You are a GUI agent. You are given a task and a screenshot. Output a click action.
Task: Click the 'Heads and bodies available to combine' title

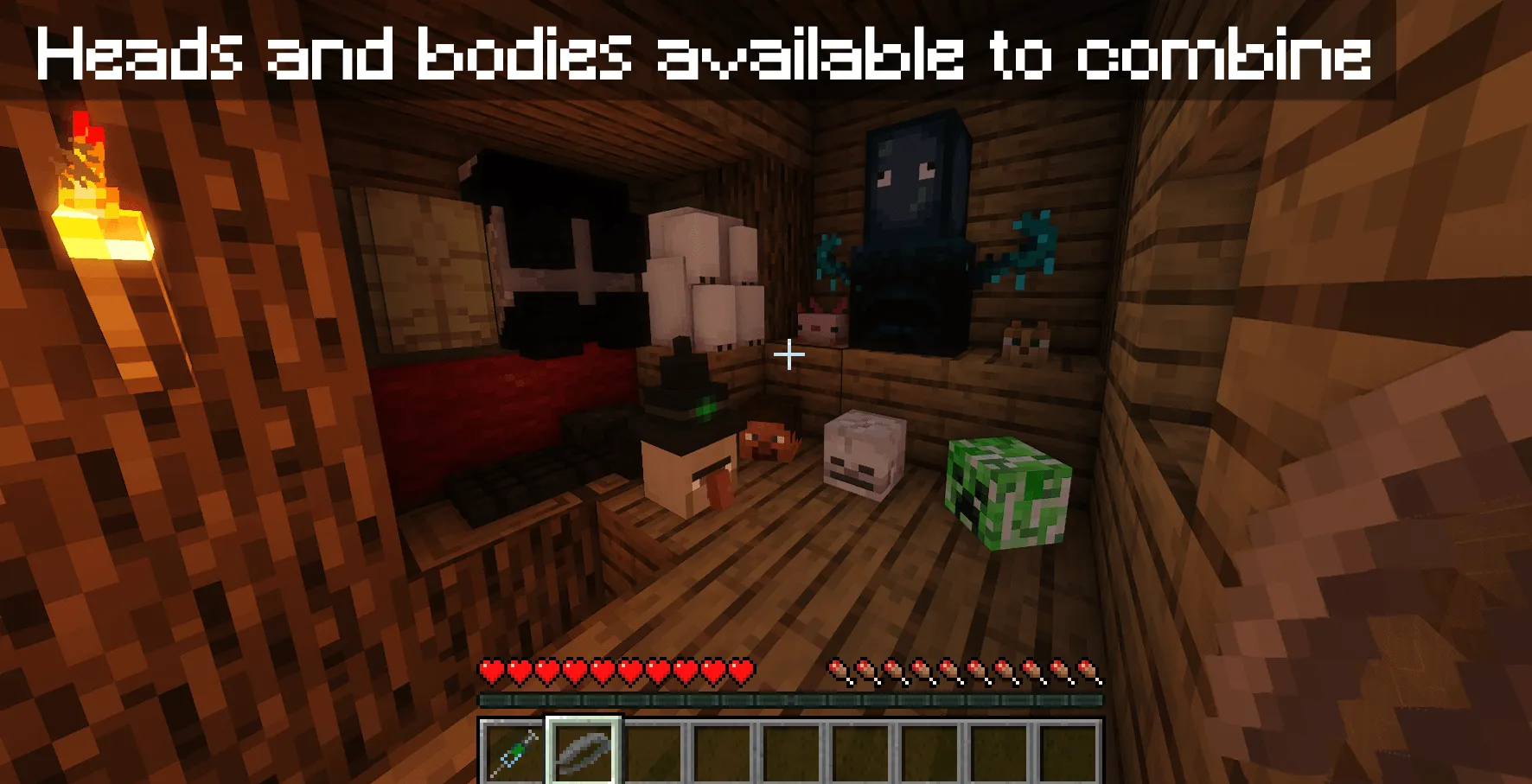point(705,56)
